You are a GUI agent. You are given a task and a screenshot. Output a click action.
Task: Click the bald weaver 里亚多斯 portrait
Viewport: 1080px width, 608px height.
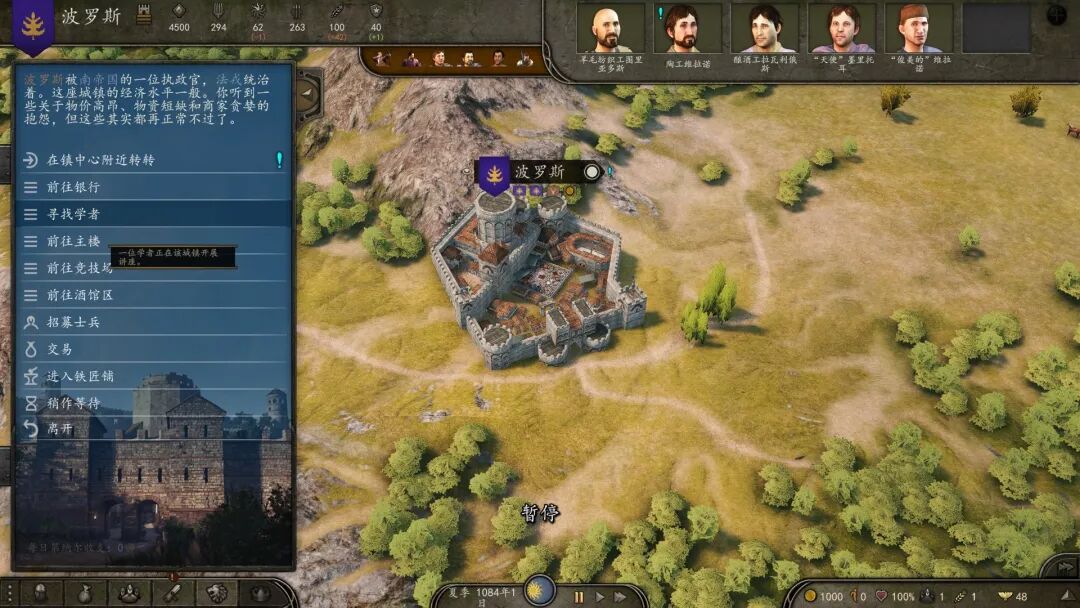(x=610, y=29)
